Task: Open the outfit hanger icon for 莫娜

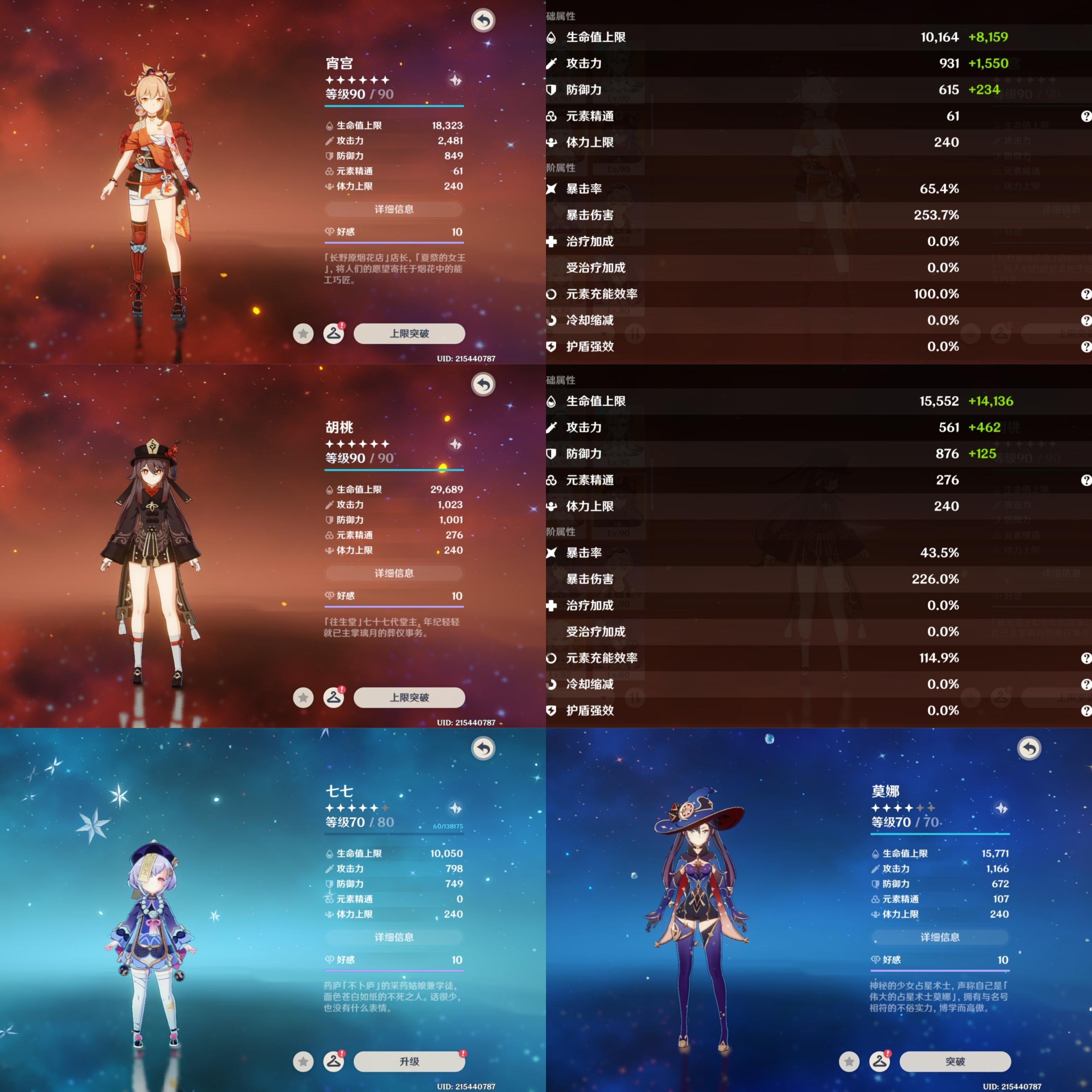Action: pyautogui.click(x=880, y=1061)
